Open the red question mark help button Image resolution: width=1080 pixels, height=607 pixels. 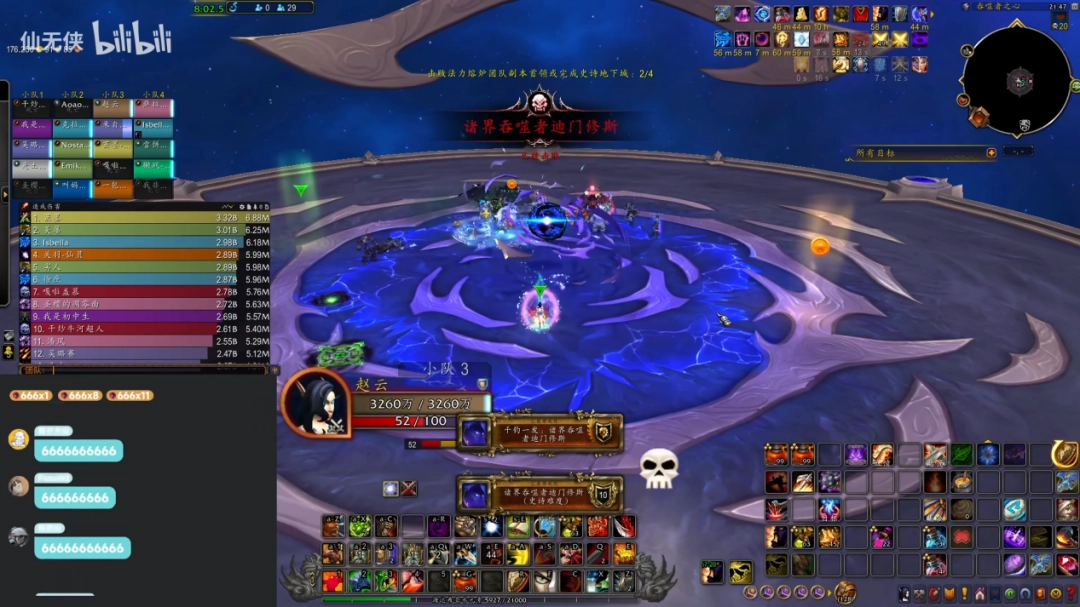[x=1071, y=594]
